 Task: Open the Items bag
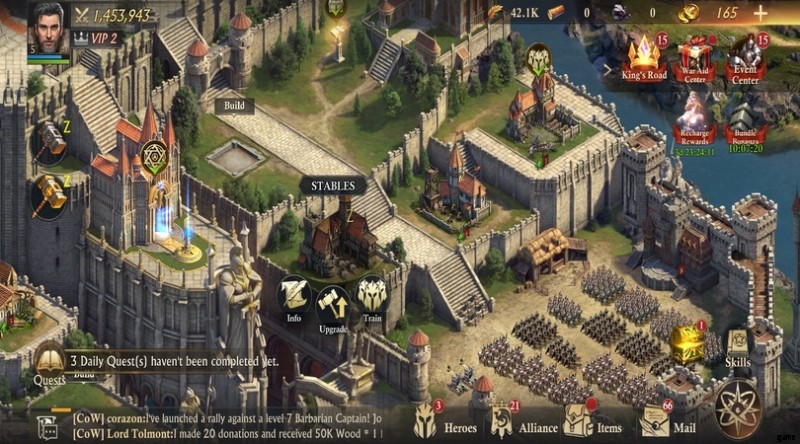tap(578, 421)
